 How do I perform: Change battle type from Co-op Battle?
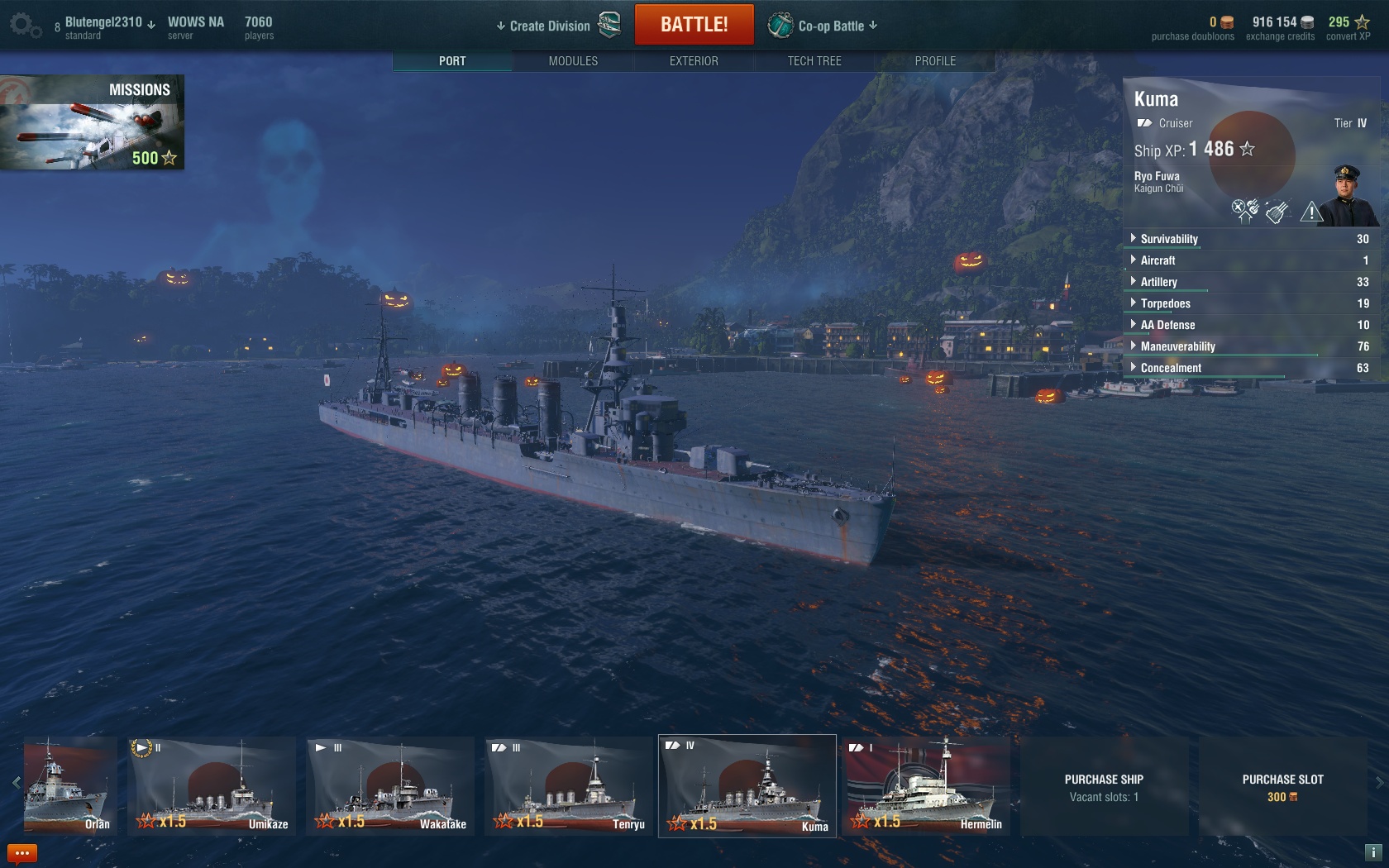[x=831, y=26]
